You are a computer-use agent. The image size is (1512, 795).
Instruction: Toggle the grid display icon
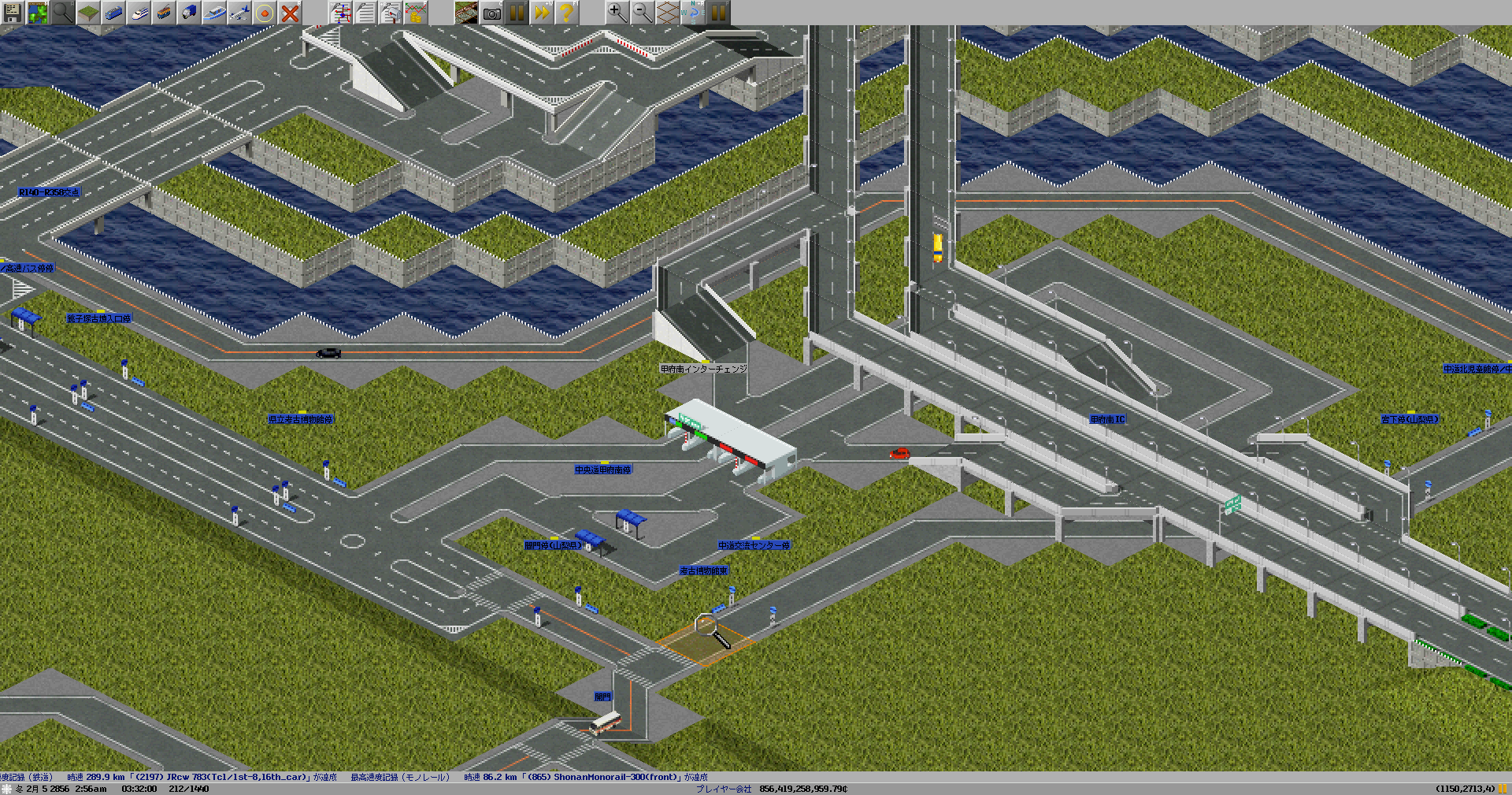click(668, 13)
